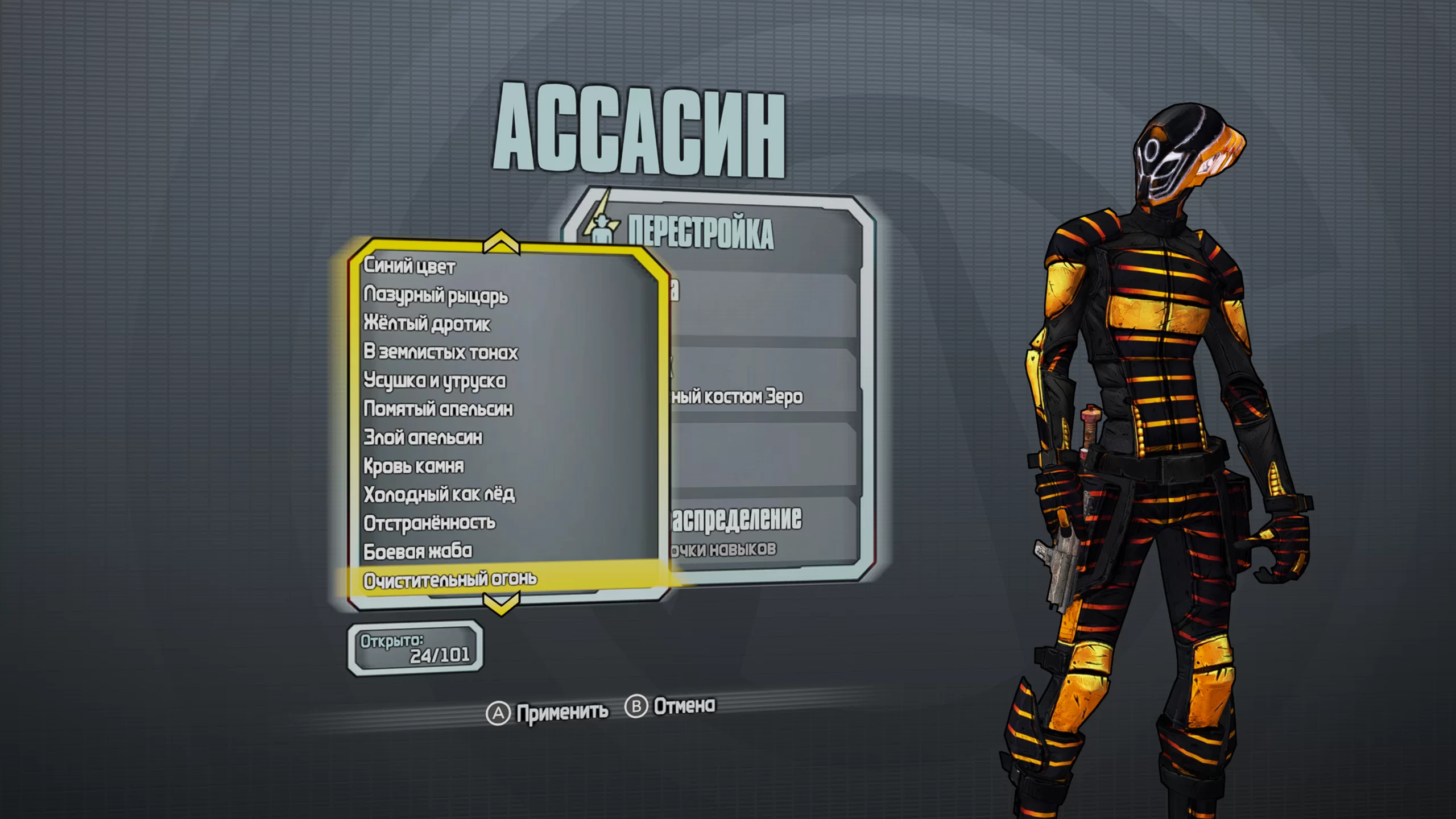
Task: Choose the "Усушка и утруска" skin
Action: coord(435,380)
